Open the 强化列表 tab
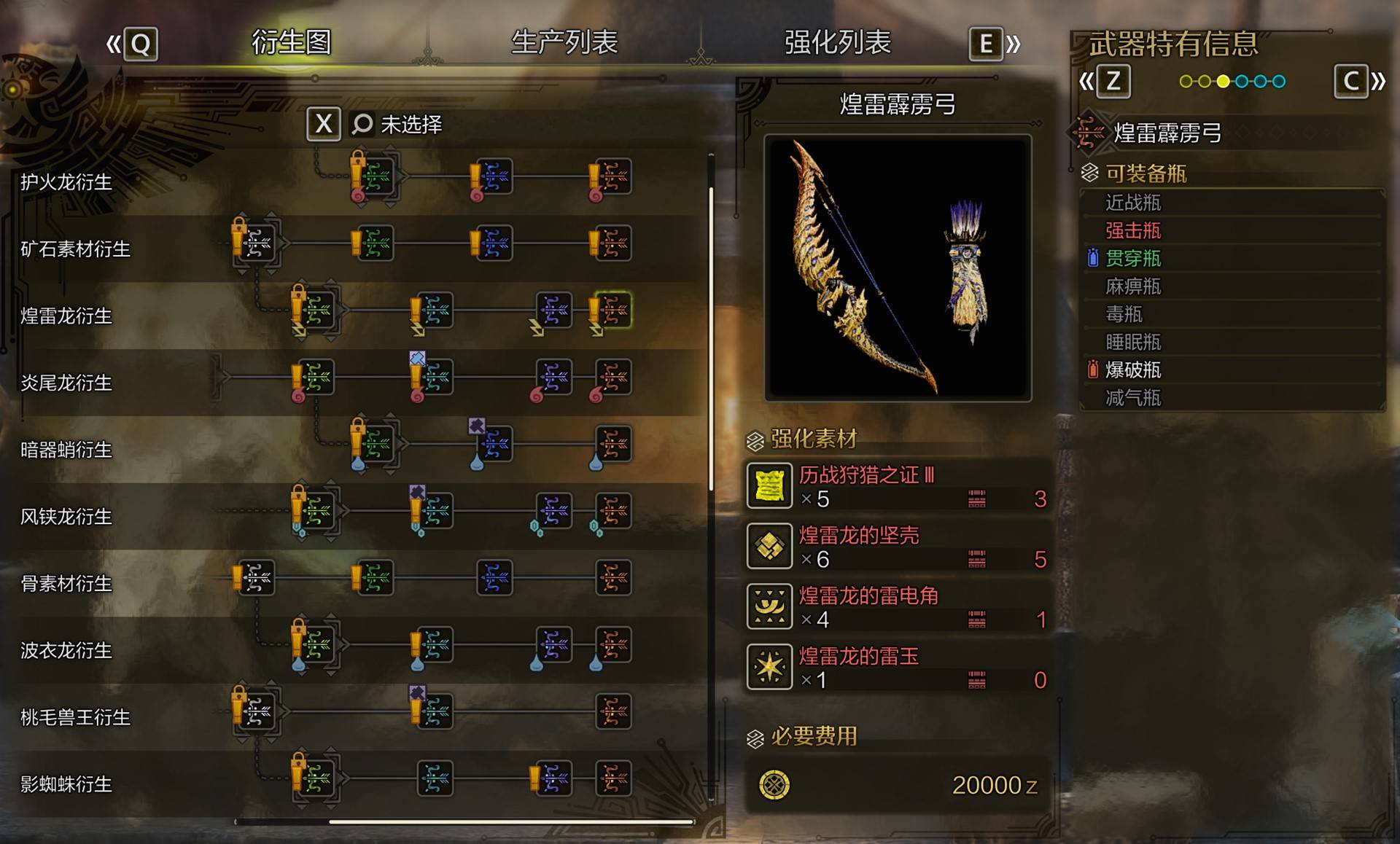1400x844 pixels. pyautogui.click(x=837, y=42)
